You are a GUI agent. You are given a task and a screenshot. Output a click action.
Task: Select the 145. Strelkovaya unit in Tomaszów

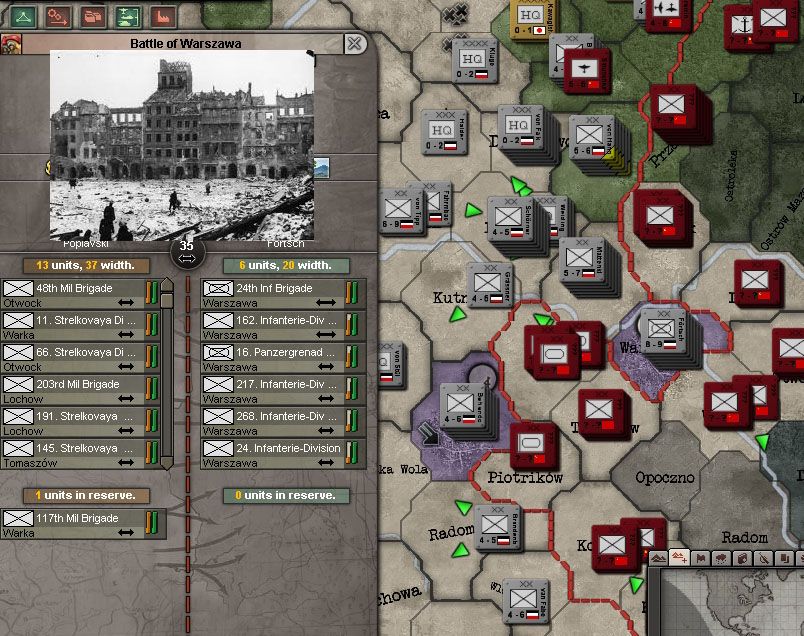click(82, 454)
